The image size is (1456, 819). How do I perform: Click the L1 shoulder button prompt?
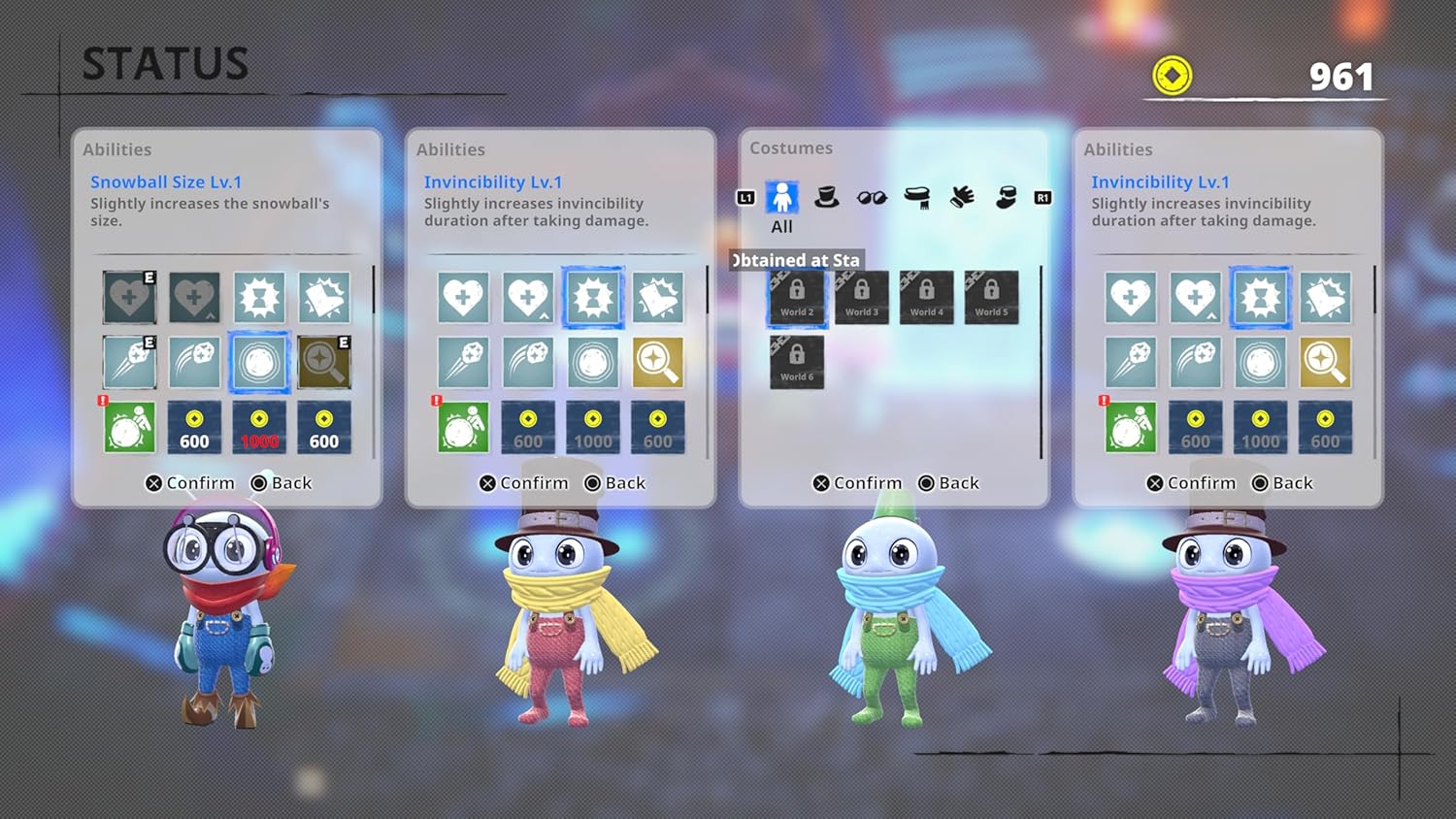[745, 197]
